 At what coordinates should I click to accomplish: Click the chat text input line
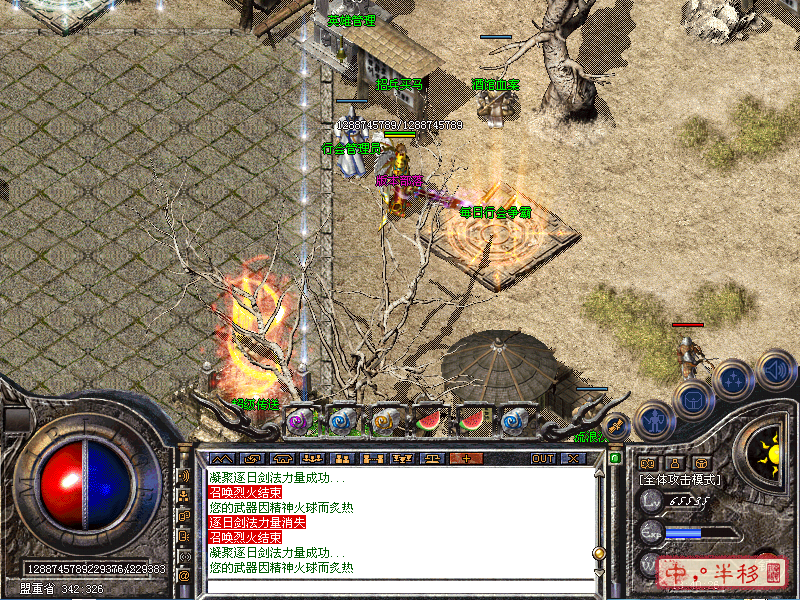(400, 586)
